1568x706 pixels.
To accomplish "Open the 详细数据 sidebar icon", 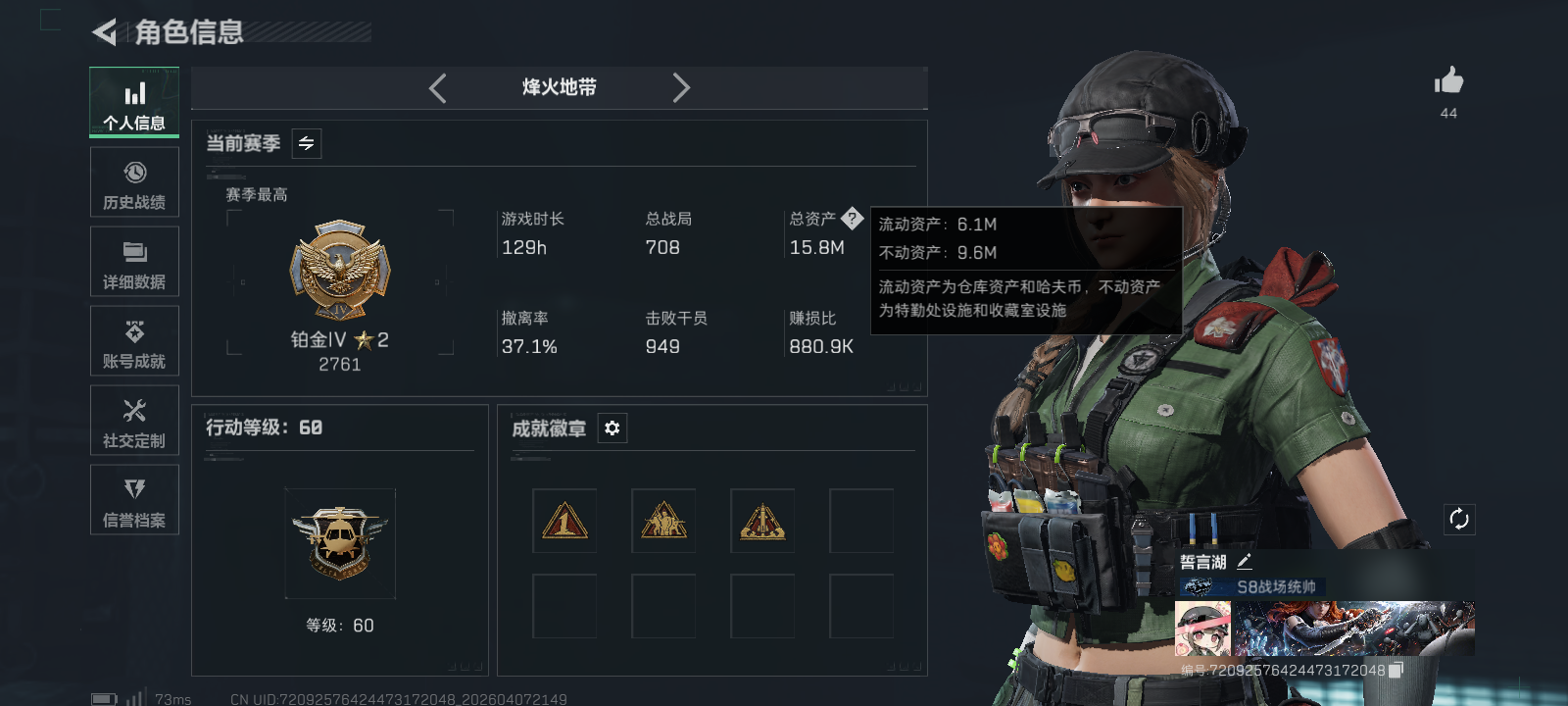I will point(134,261).
